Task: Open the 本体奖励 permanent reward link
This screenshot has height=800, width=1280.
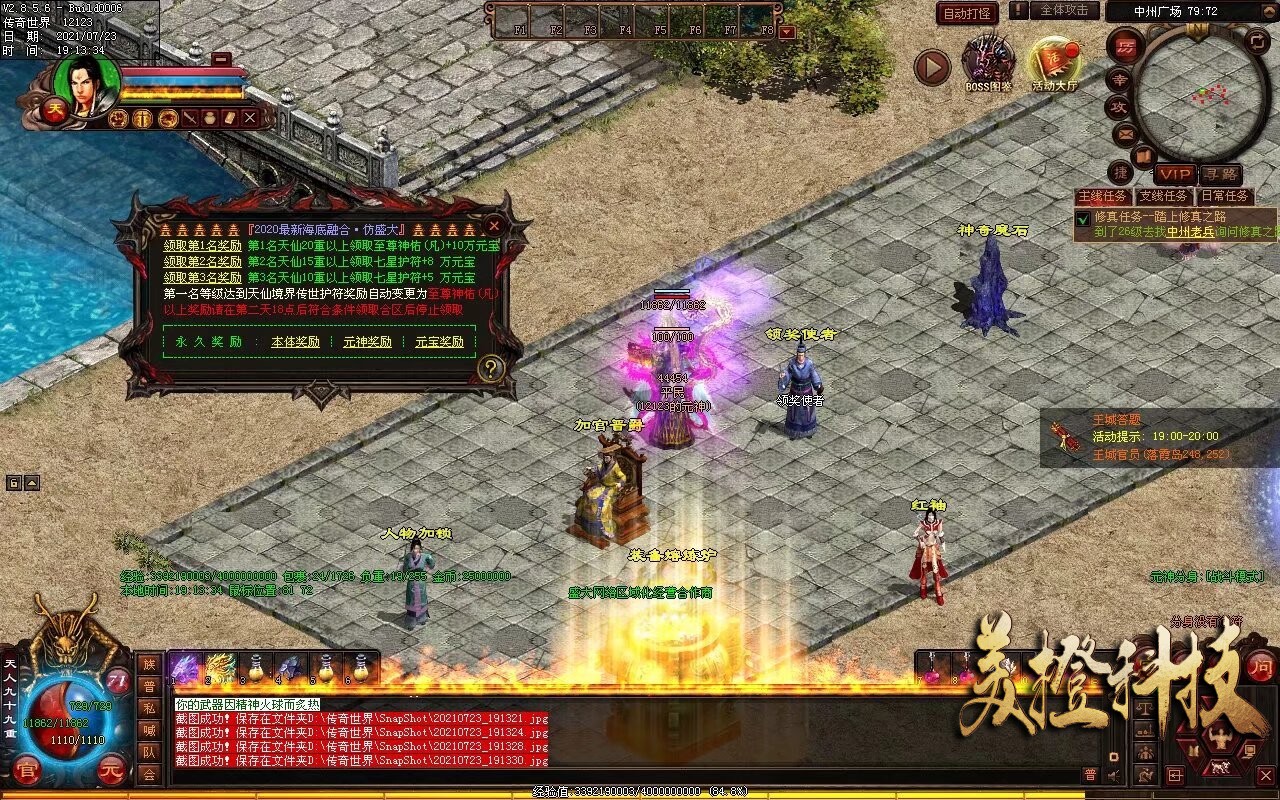Action: [296, 342]
